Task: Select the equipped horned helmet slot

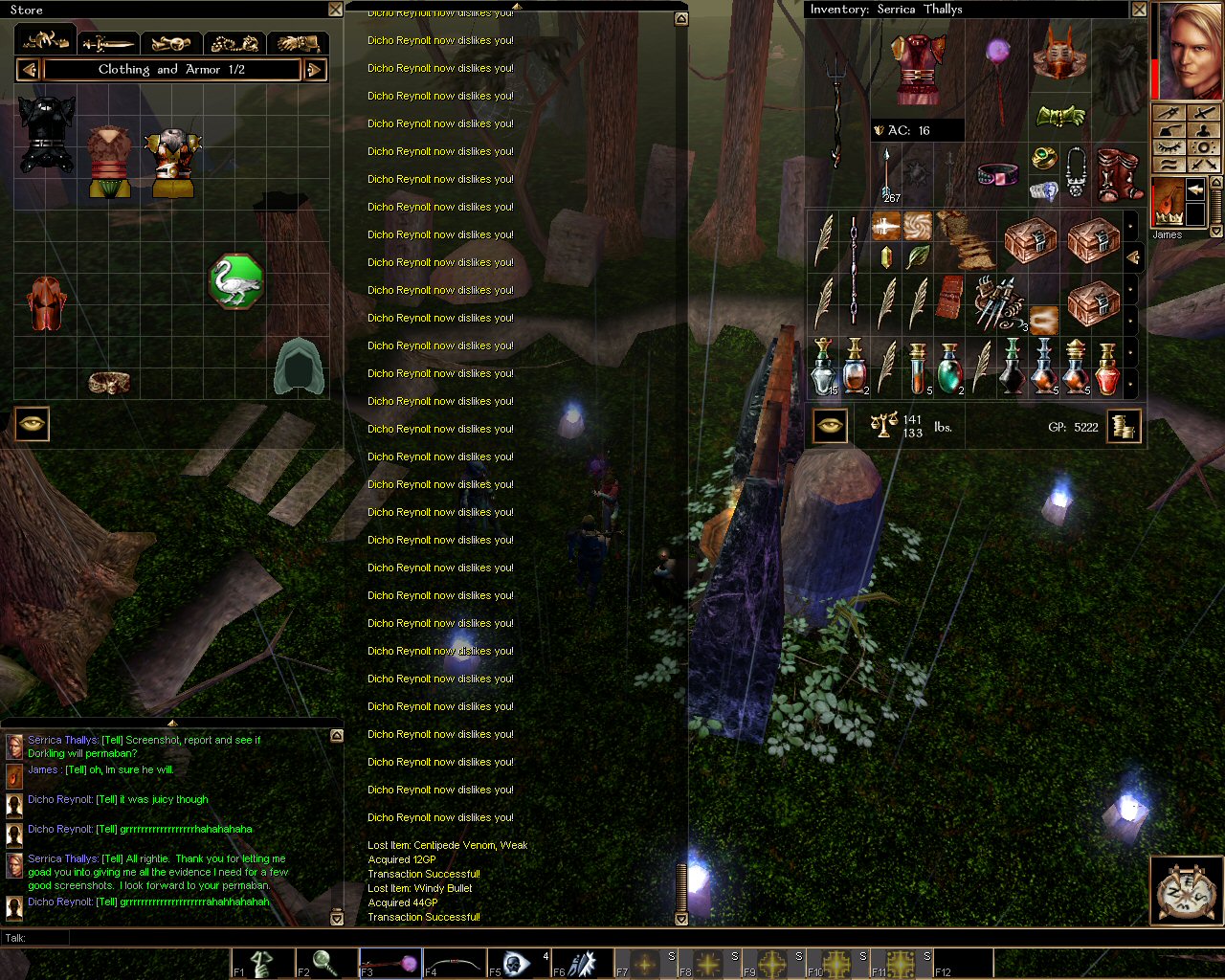Action: [x=1058, y=55]
